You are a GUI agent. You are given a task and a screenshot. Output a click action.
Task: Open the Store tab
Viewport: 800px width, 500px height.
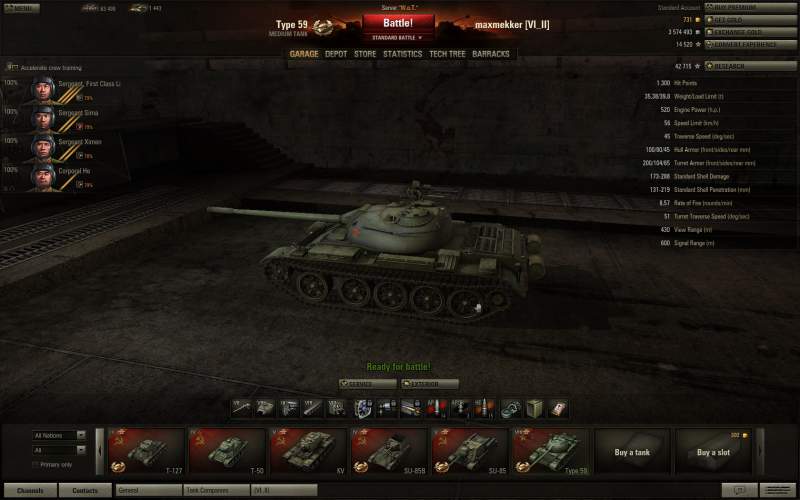click(365, 54)
